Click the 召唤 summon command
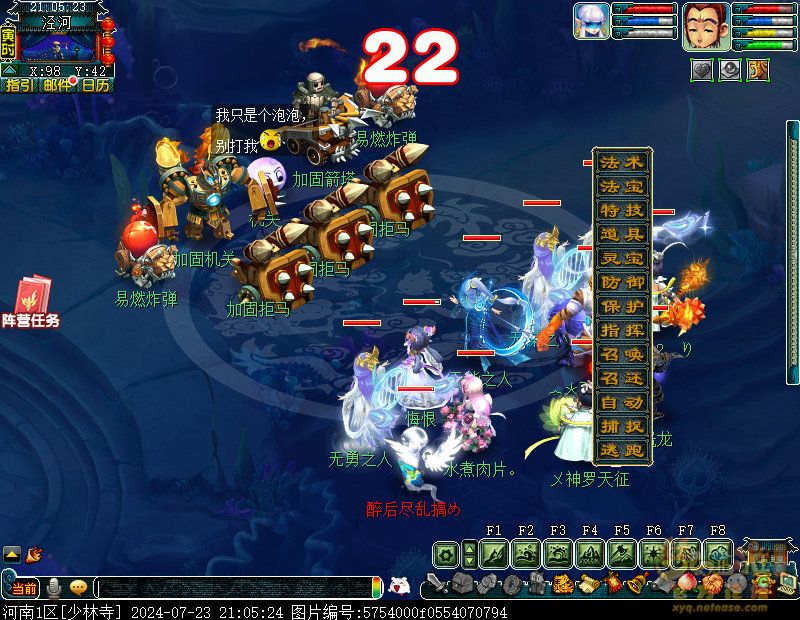Image resolution: width=800 pixels, height=620 pixels. pyautogui.click(x=623, y=355)
